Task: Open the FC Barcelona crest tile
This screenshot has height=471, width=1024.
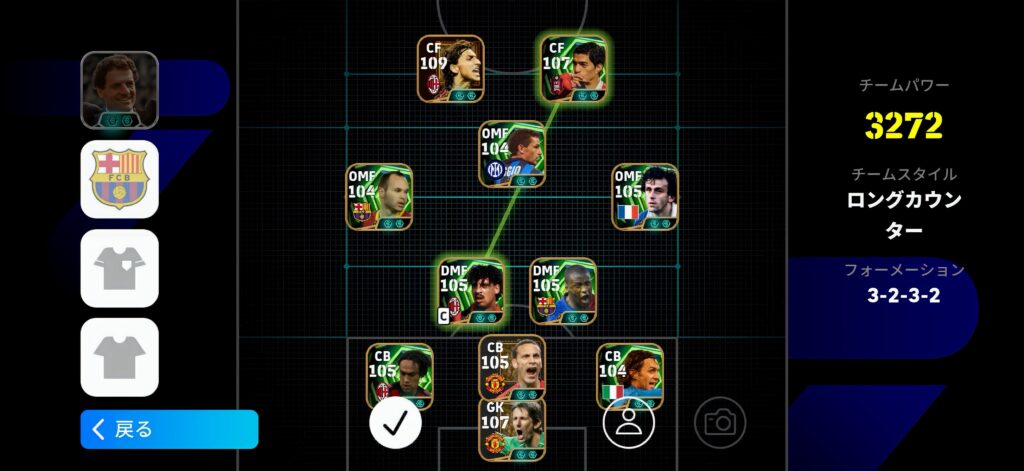Action: coord(119,179)
